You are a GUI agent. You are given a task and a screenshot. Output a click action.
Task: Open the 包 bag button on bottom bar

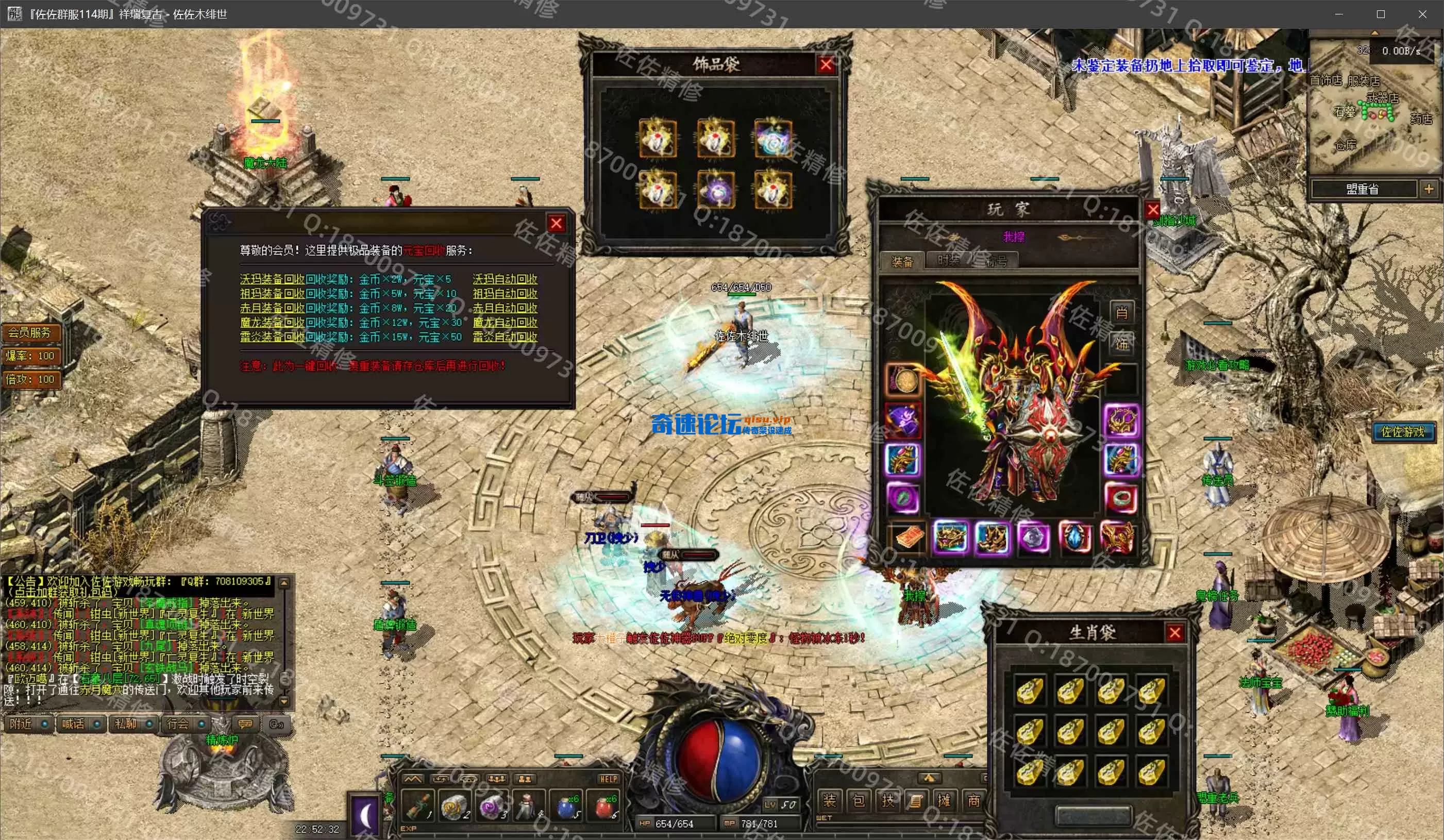pyautogui.click(x=859, y=800)
